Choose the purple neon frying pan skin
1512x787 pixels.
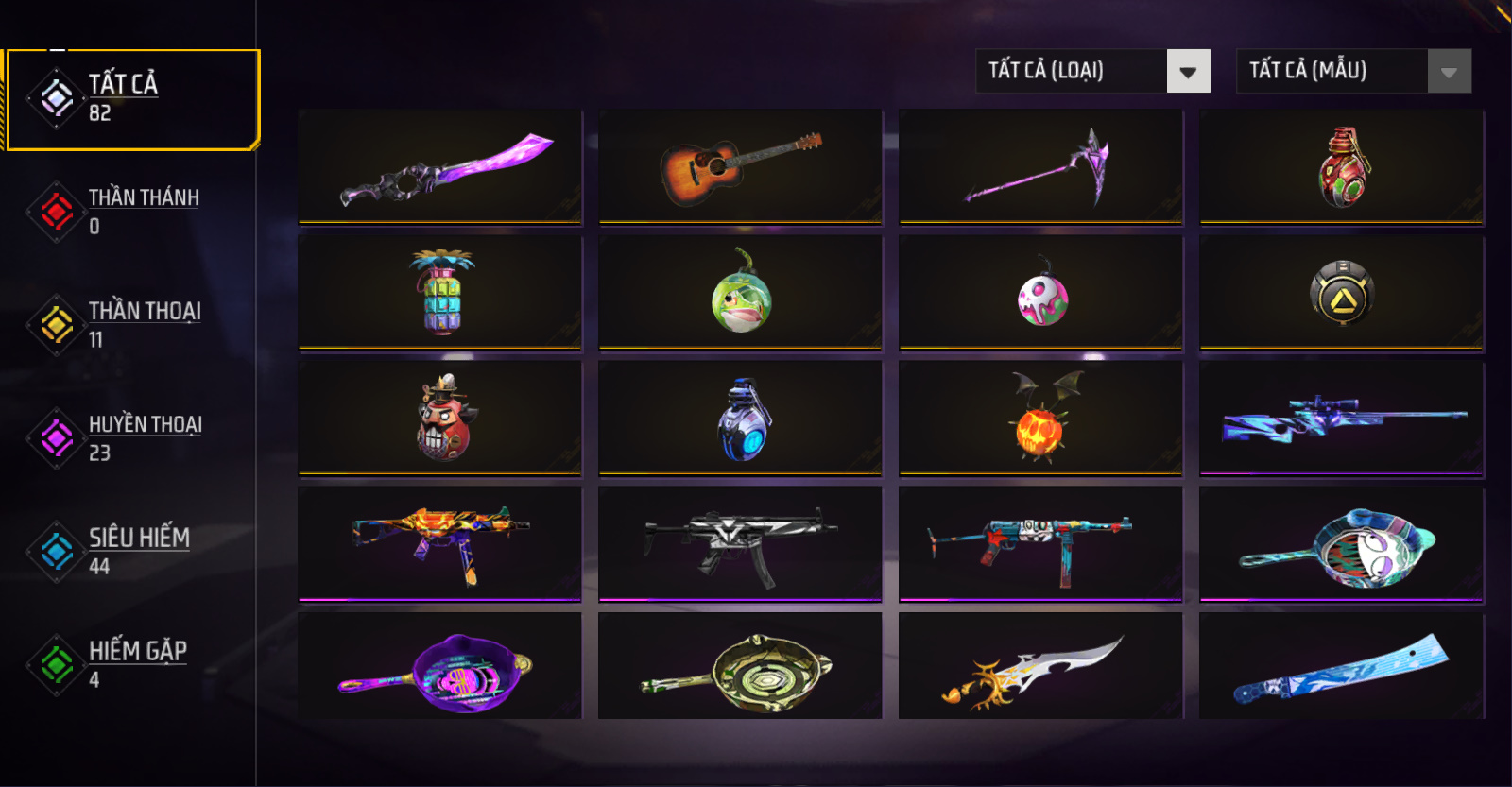pos(440,667)
